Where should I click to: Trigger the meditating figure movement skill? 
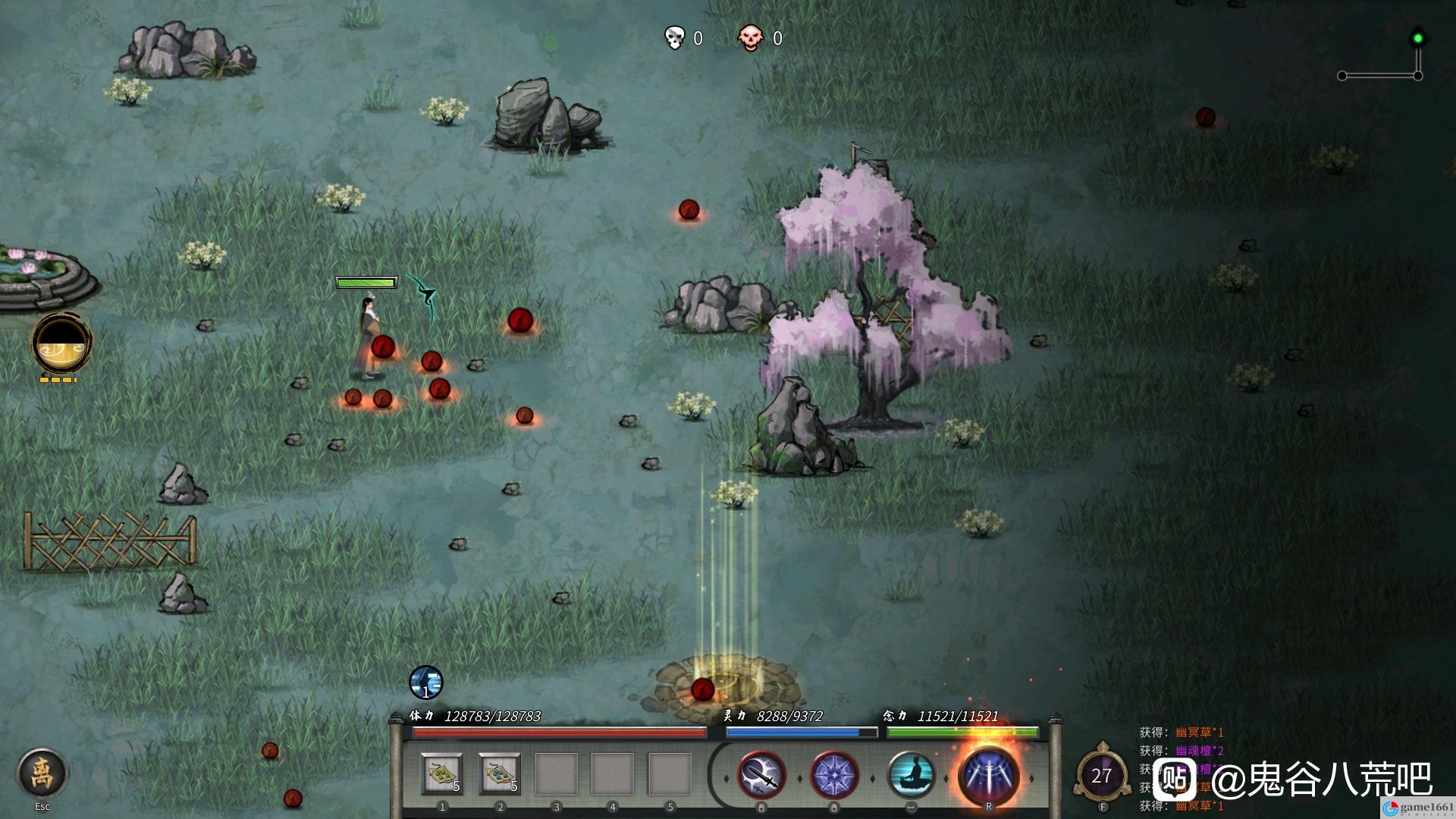click(910, 775)
